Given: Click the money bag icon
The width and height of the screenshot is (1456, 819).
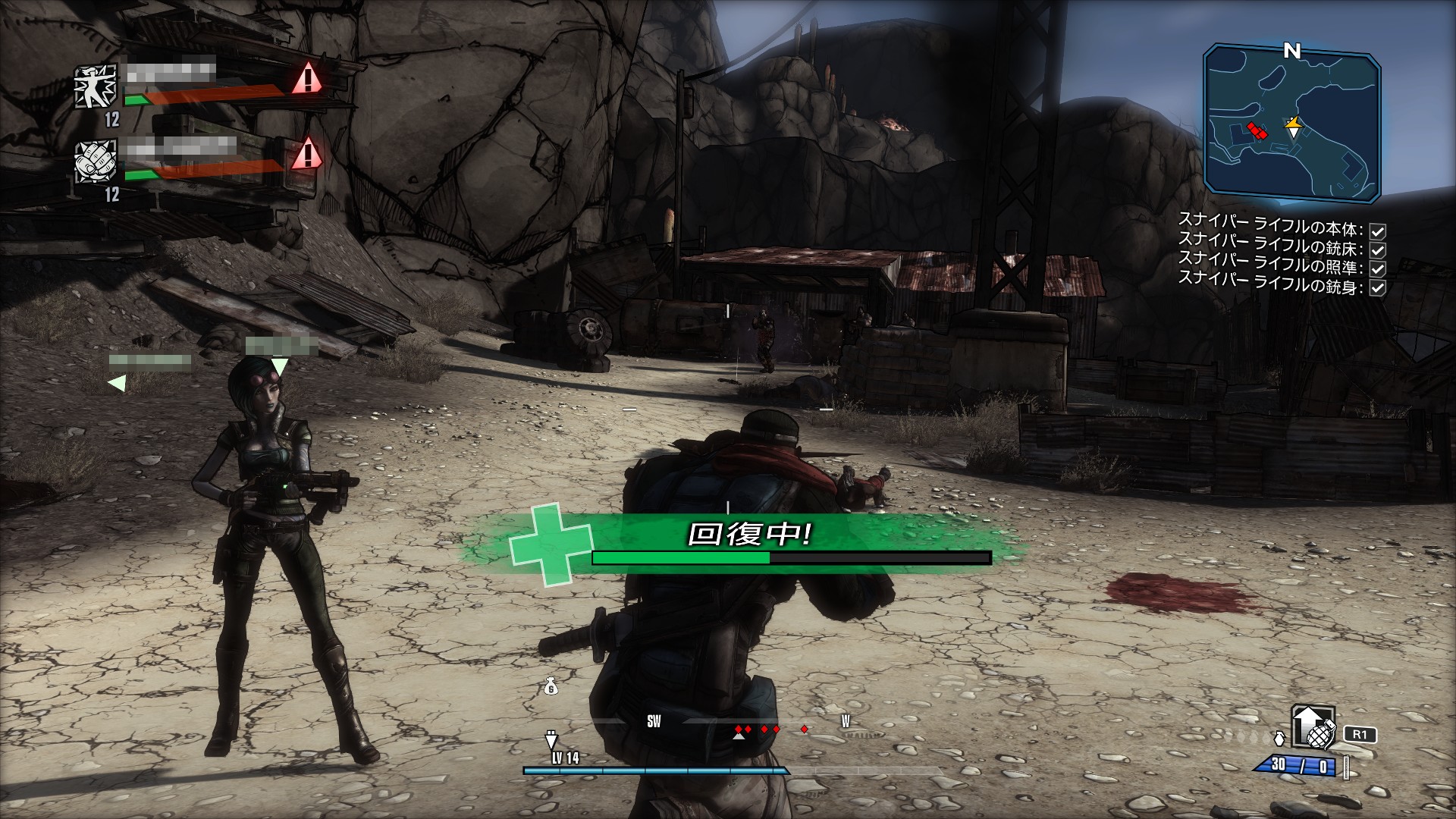Looking at the screenshot, I should tap(551, 687).
